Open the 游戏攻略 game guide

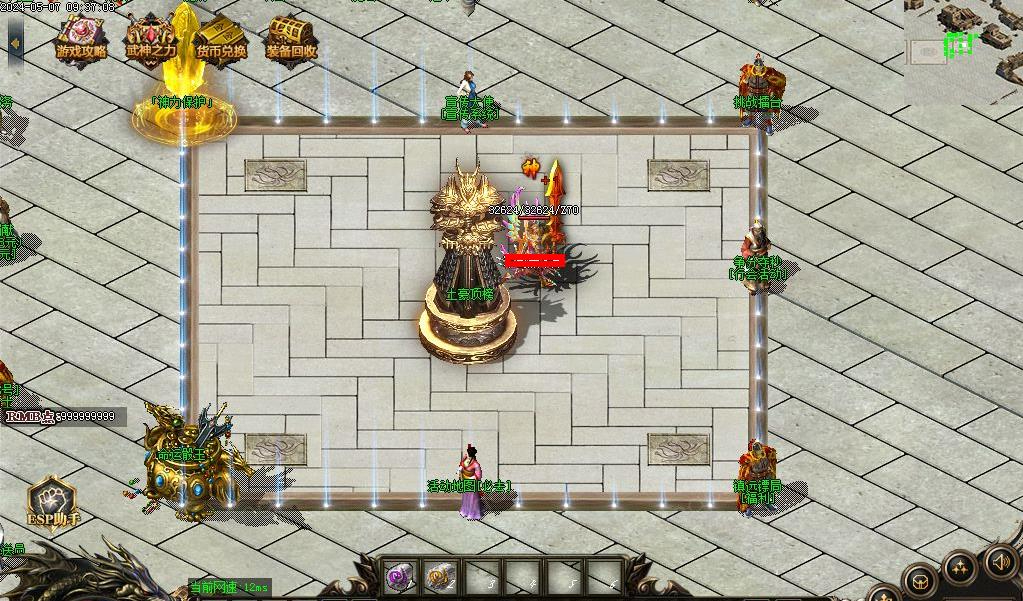coord(81,40)
